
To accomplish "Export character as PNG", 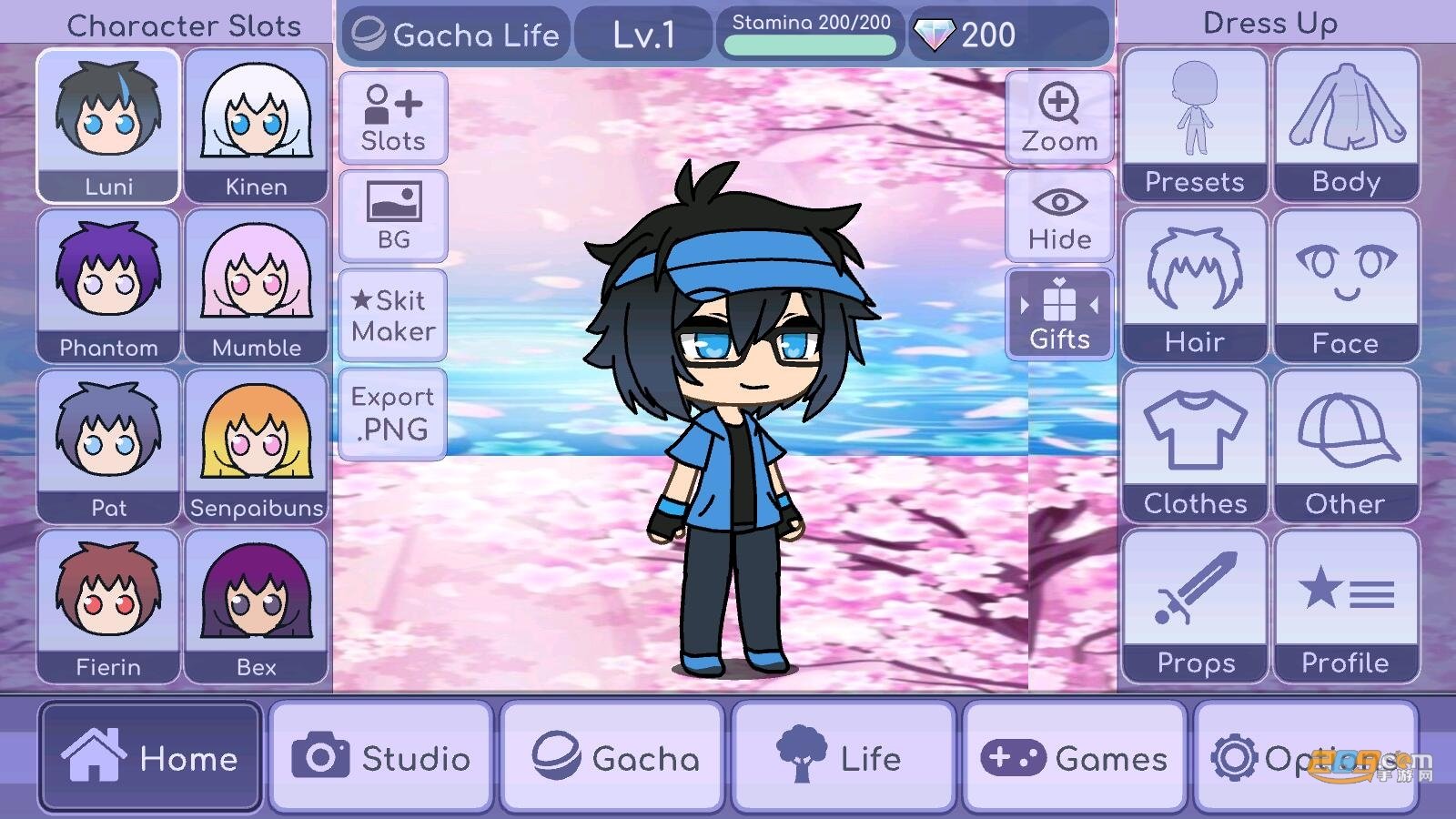I will (393, 413).
